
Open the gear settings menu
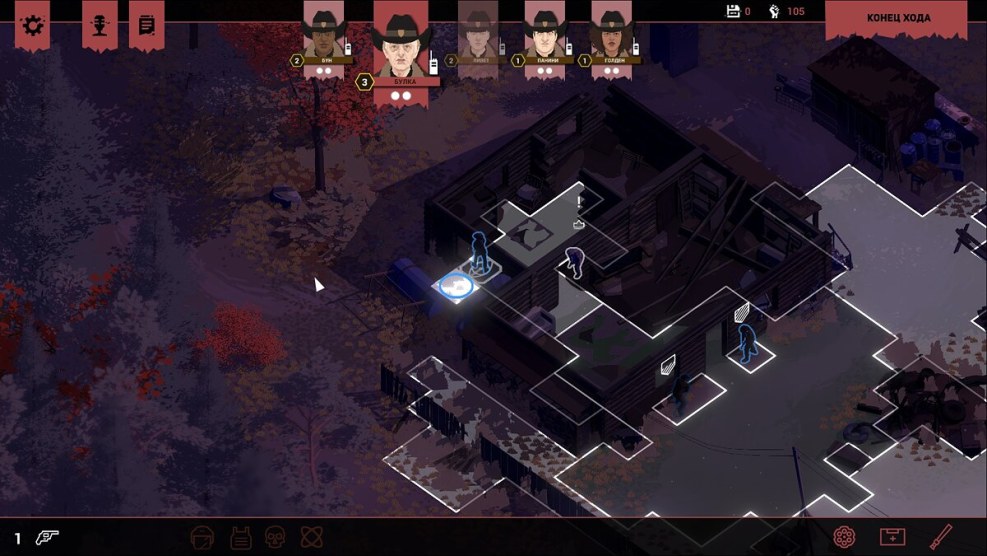(33, 24)
